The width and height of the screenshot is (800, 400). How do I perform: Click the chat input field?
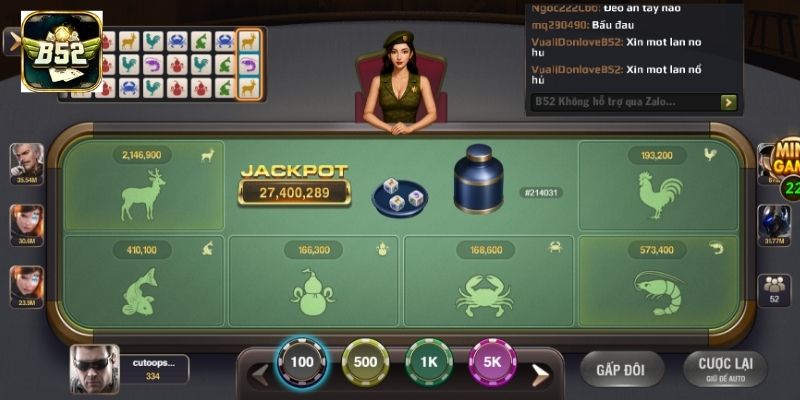tap(623, 102)
